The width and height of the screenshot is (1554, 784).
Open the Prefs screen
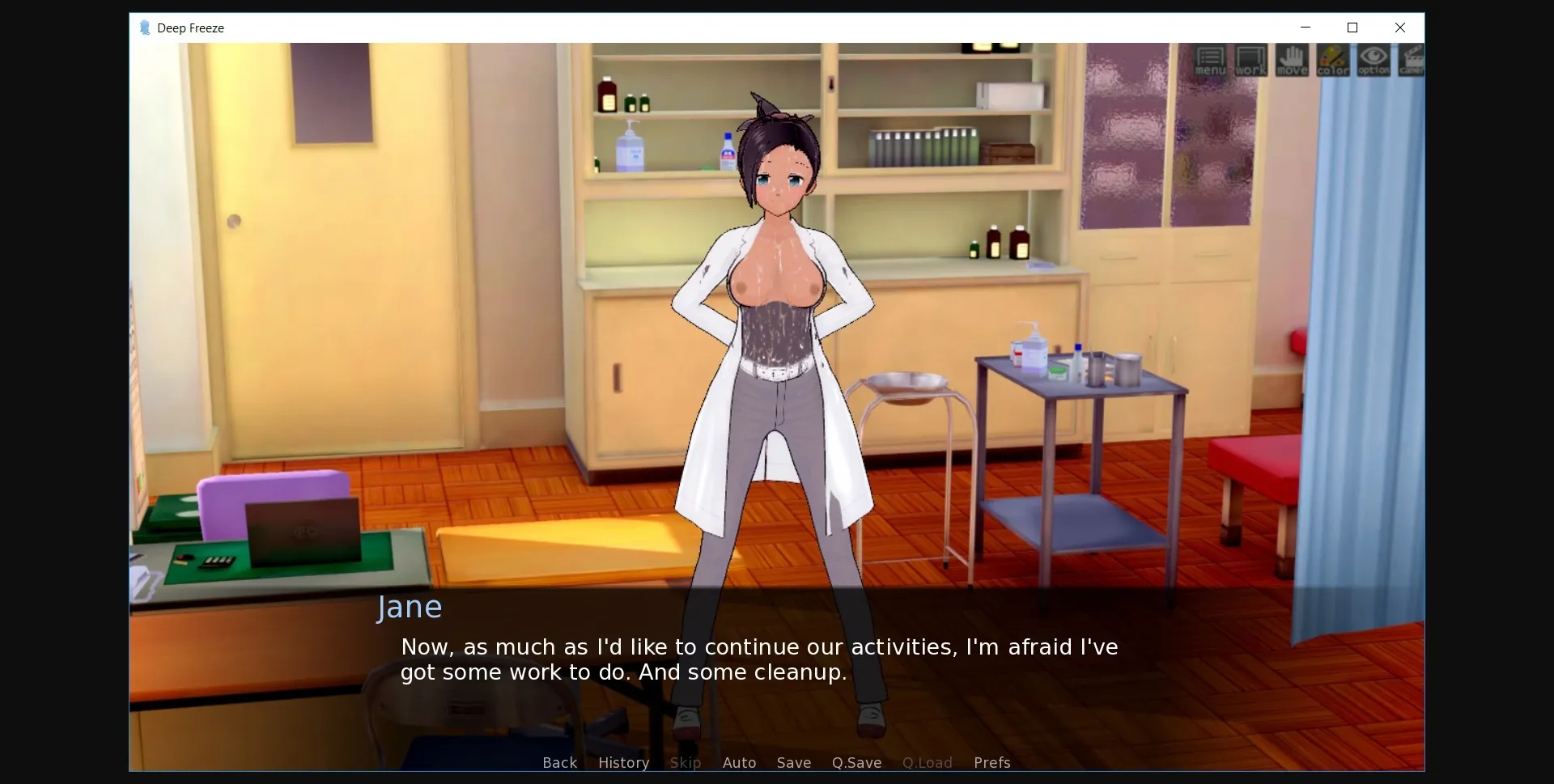pyautogui.click(x=991, y=762)
